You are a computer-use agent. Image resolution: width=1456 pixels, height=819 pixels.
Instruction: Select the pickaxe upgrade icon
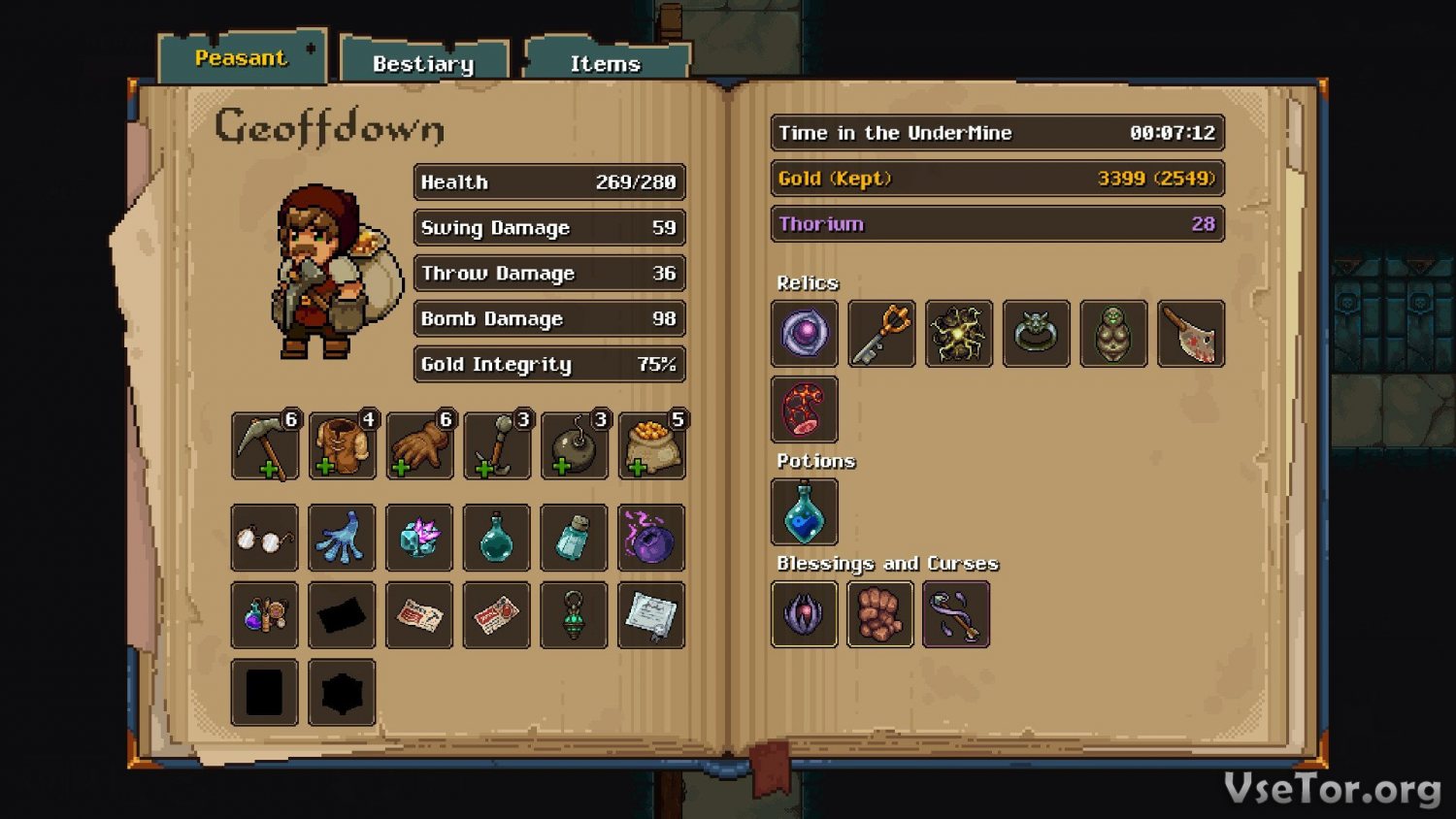pyautogui.click(x=265, y=446)
